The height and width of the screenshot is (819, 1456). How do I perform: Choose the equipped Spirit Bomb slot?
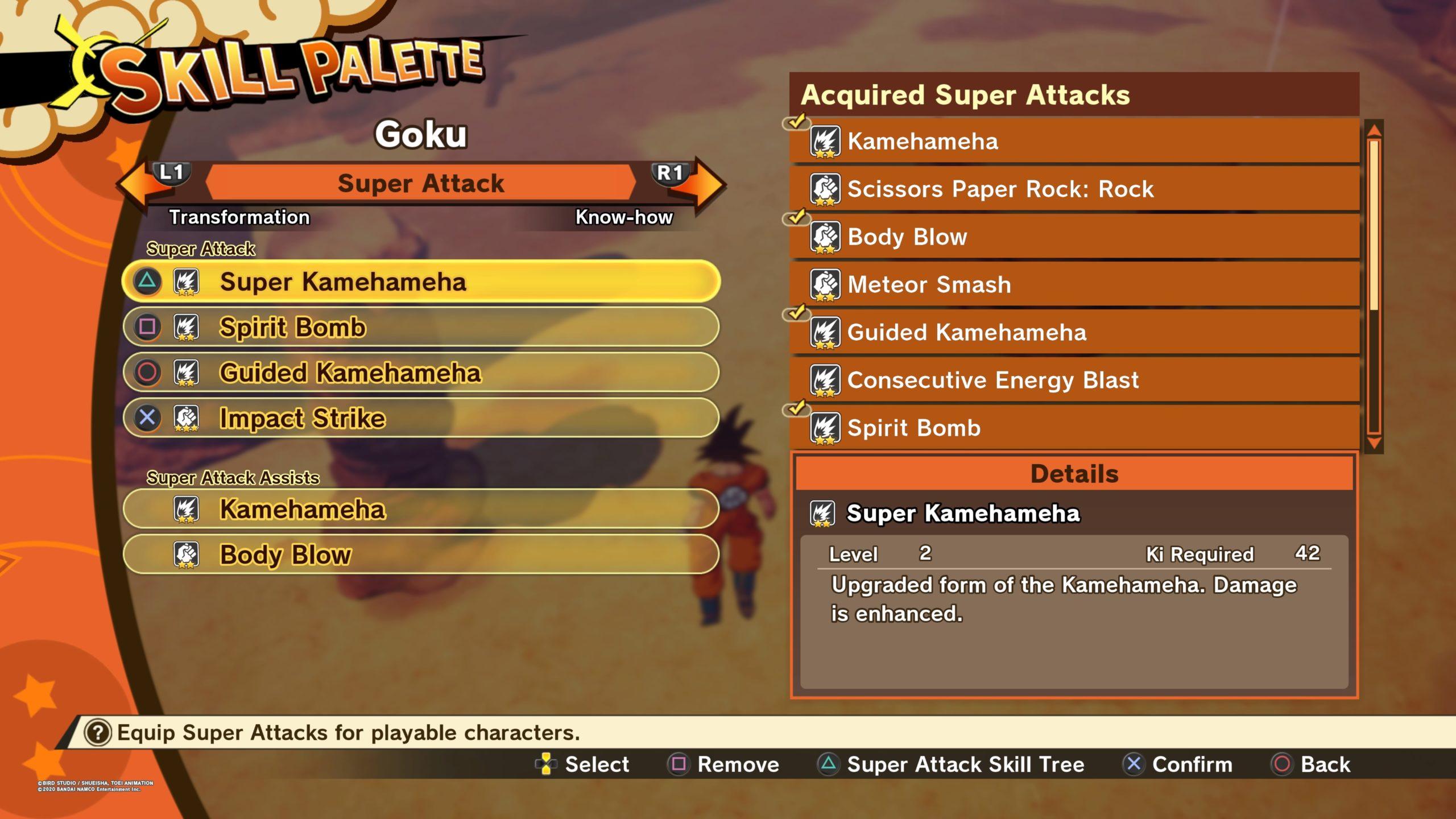click(x=421, y=327)
